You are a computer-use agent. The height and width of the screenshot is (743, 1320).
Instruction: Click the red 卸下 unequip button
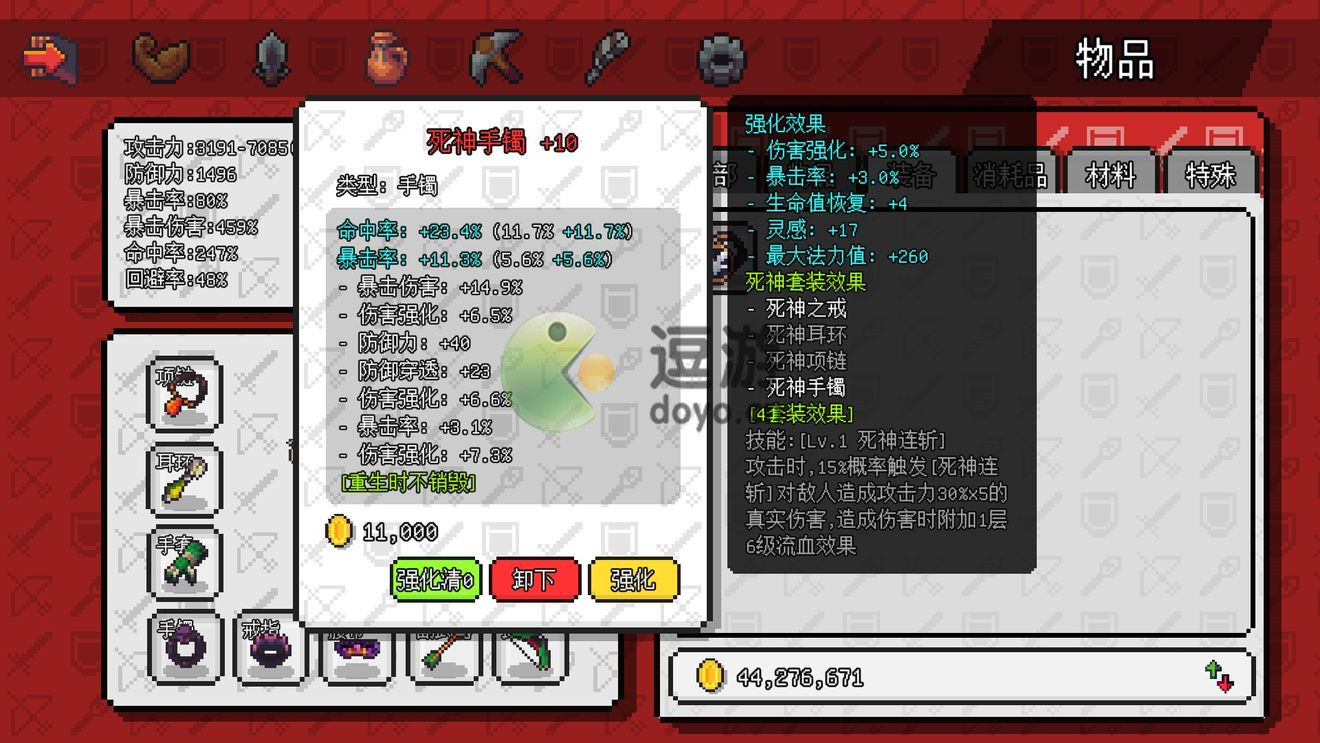pos(536,578)
